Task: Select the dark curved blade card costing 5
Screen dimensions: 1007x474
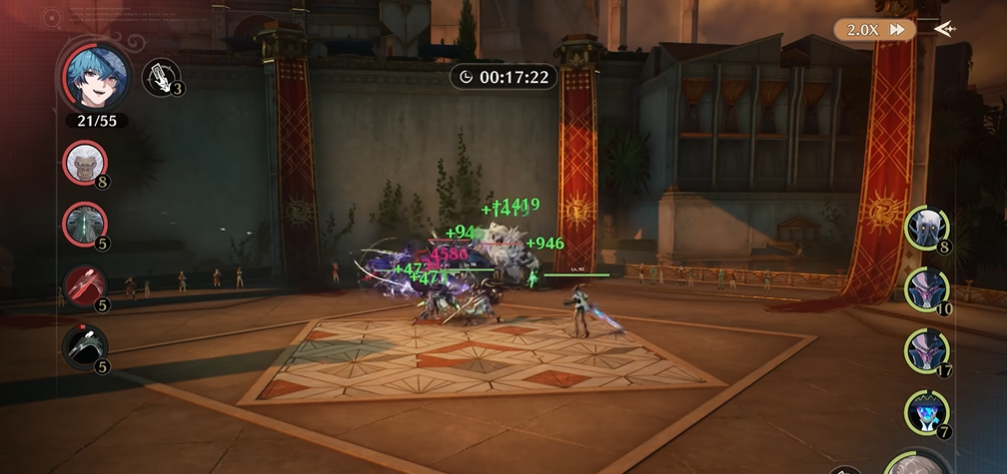Action: tap(84, 347)
